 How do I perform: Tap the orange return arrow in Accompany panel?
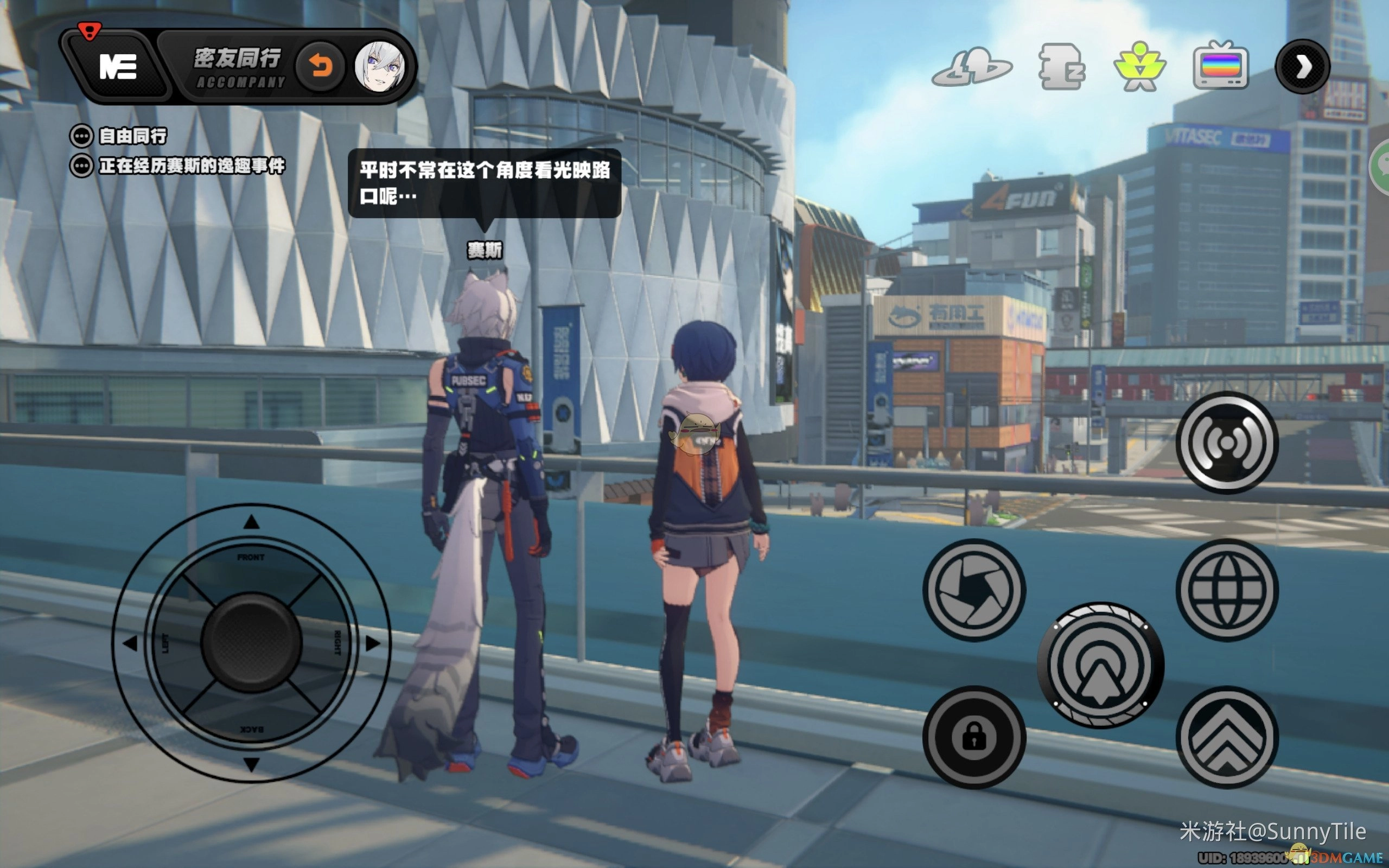tap(320, 67)
